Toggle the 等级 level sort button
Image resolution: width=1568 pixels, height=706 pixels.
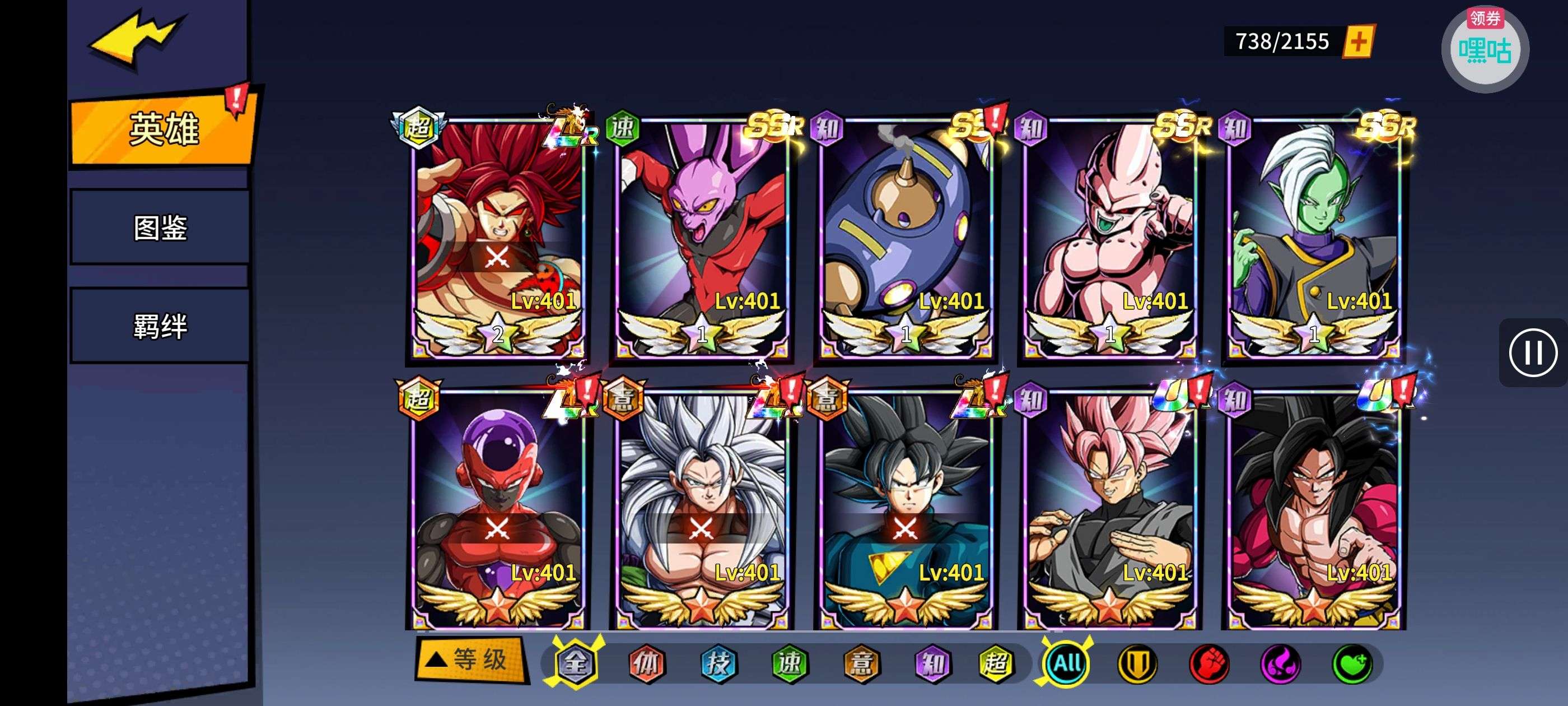pyautogui.click(x=470, y=659)
